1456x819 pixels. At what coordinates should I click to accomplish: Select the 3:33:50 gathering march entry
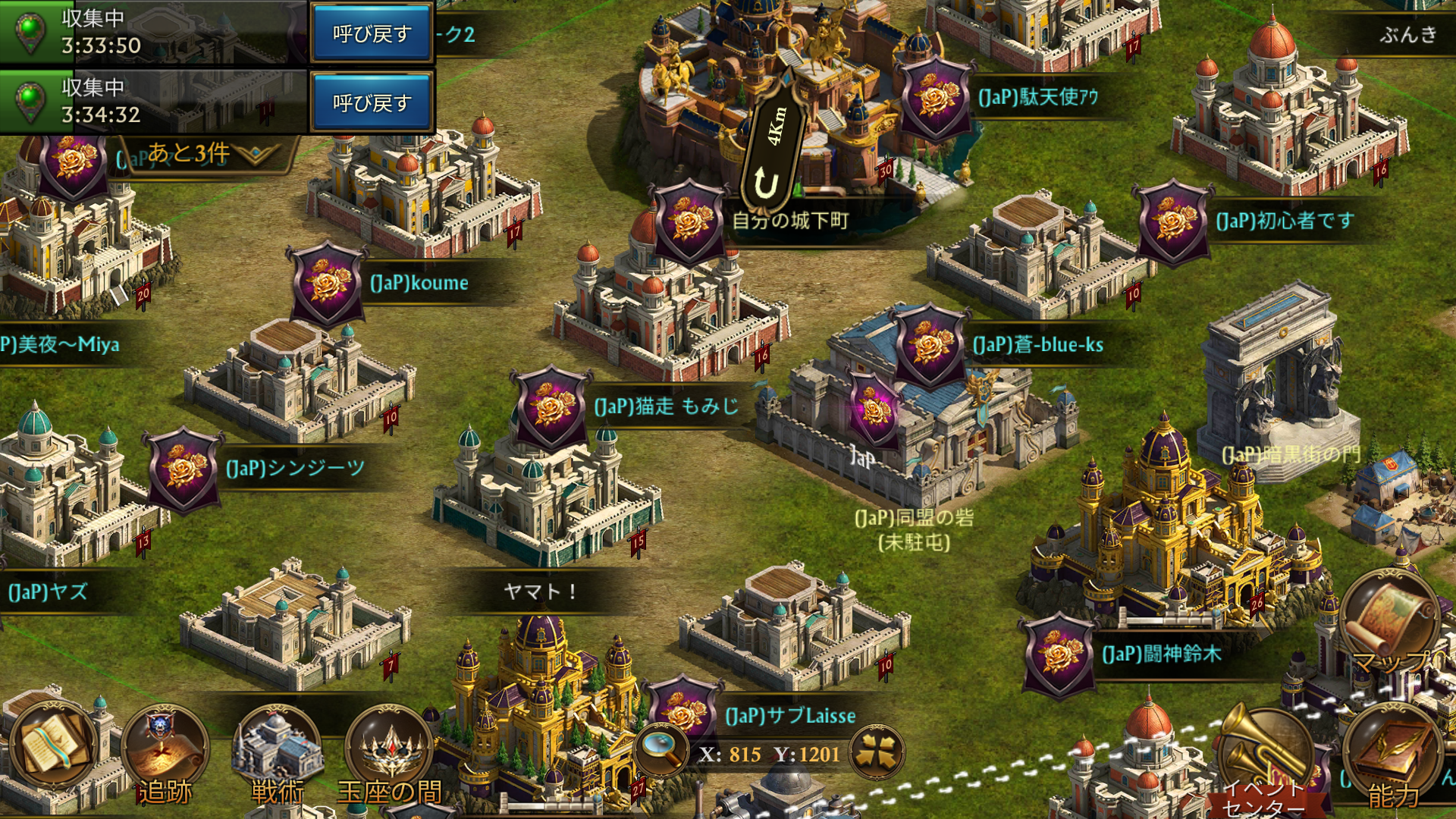152,33
